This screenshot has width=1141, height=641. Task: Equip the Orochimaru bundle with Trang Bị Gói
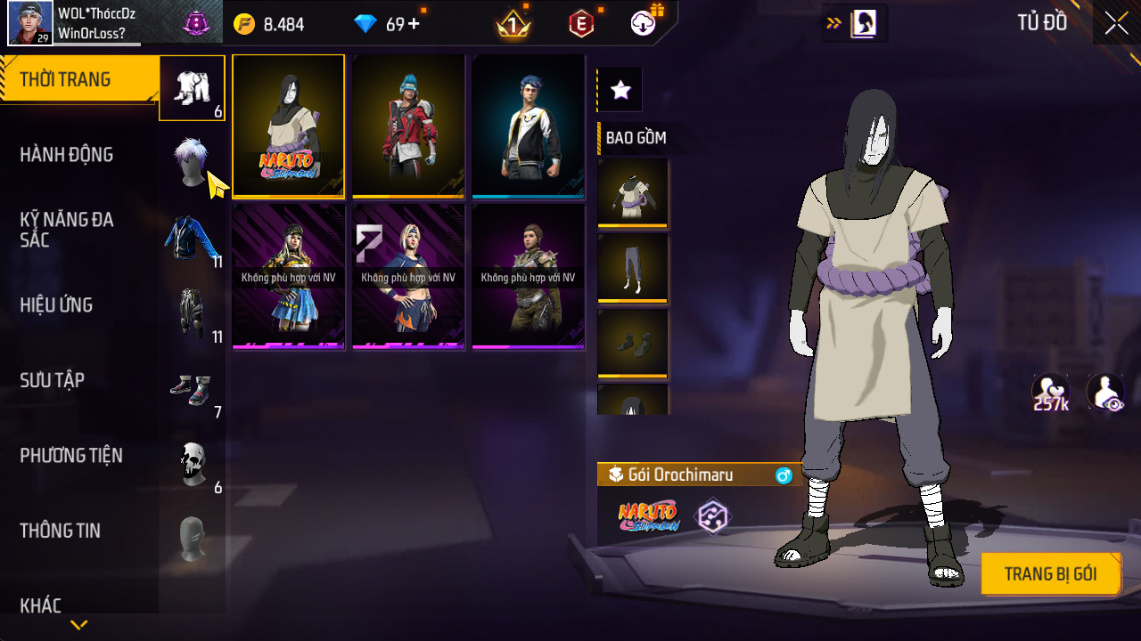click(x=1050, y=574)
